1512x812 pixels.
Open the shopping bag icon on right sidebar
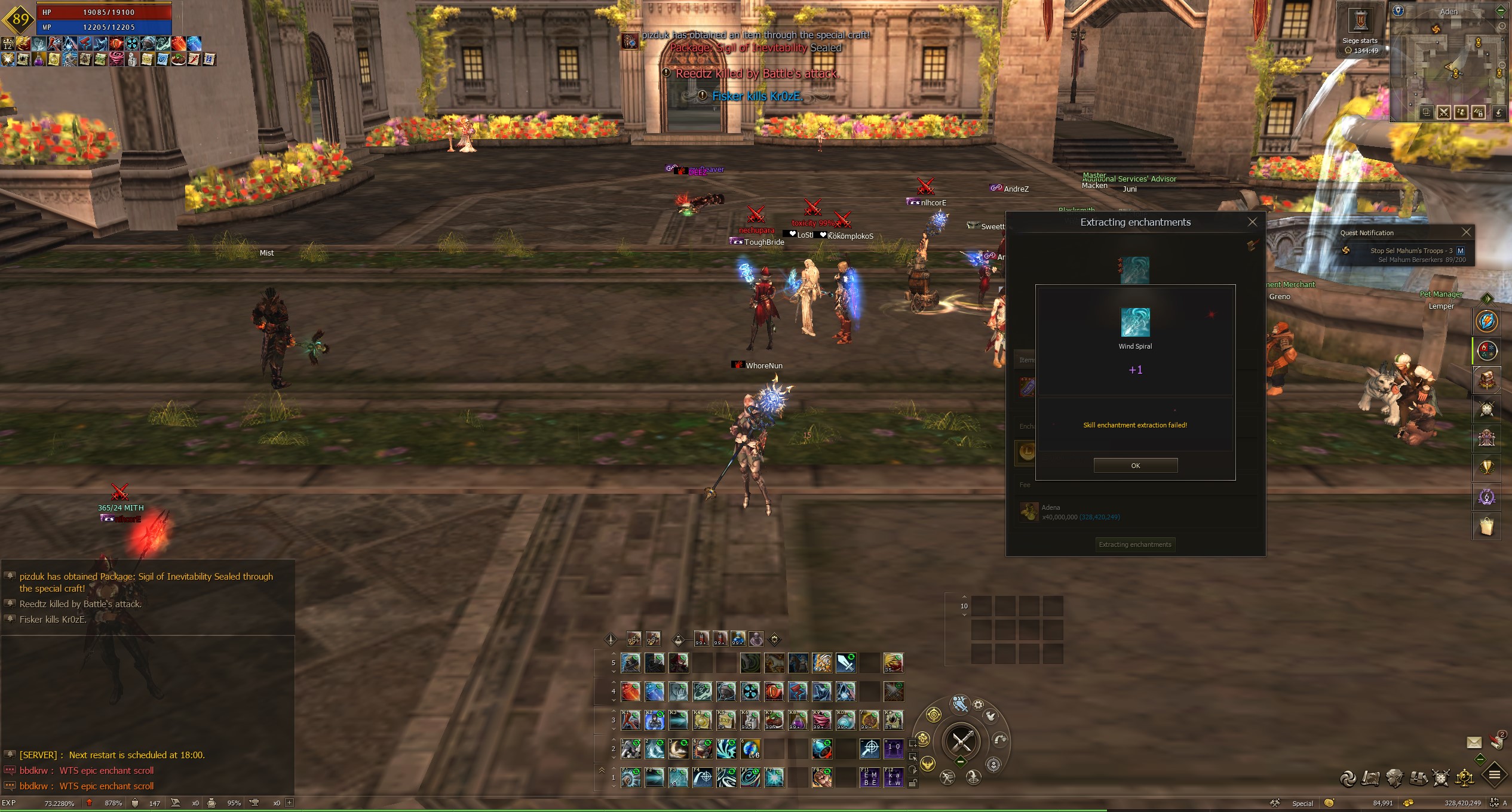click(x=1486, y=527)
